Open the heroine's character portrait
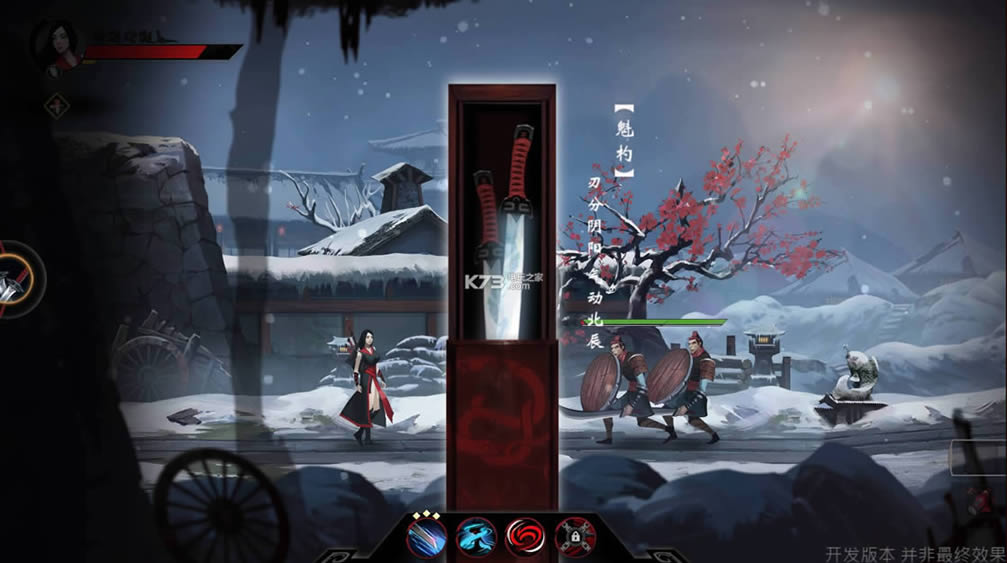The height and width of the screenshot is (563, 1007). coord(57,44)
